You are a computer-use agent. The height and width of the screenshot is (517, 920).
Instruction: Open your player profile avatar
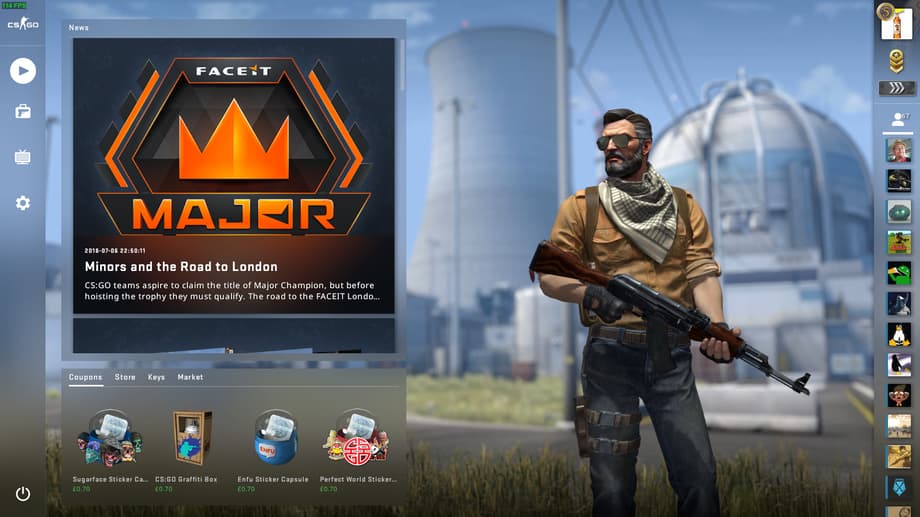[x=896, y=22]
